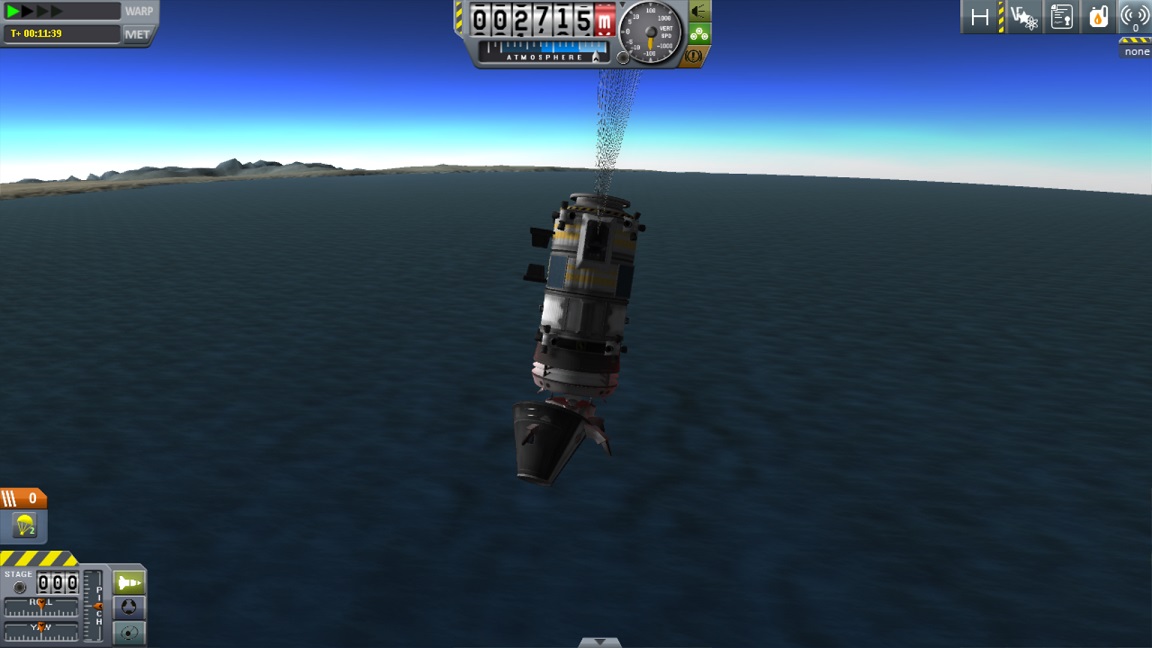Open the contracts document icon
1152x648 pixels.
pyautogui.click(x=1061, y=17)
